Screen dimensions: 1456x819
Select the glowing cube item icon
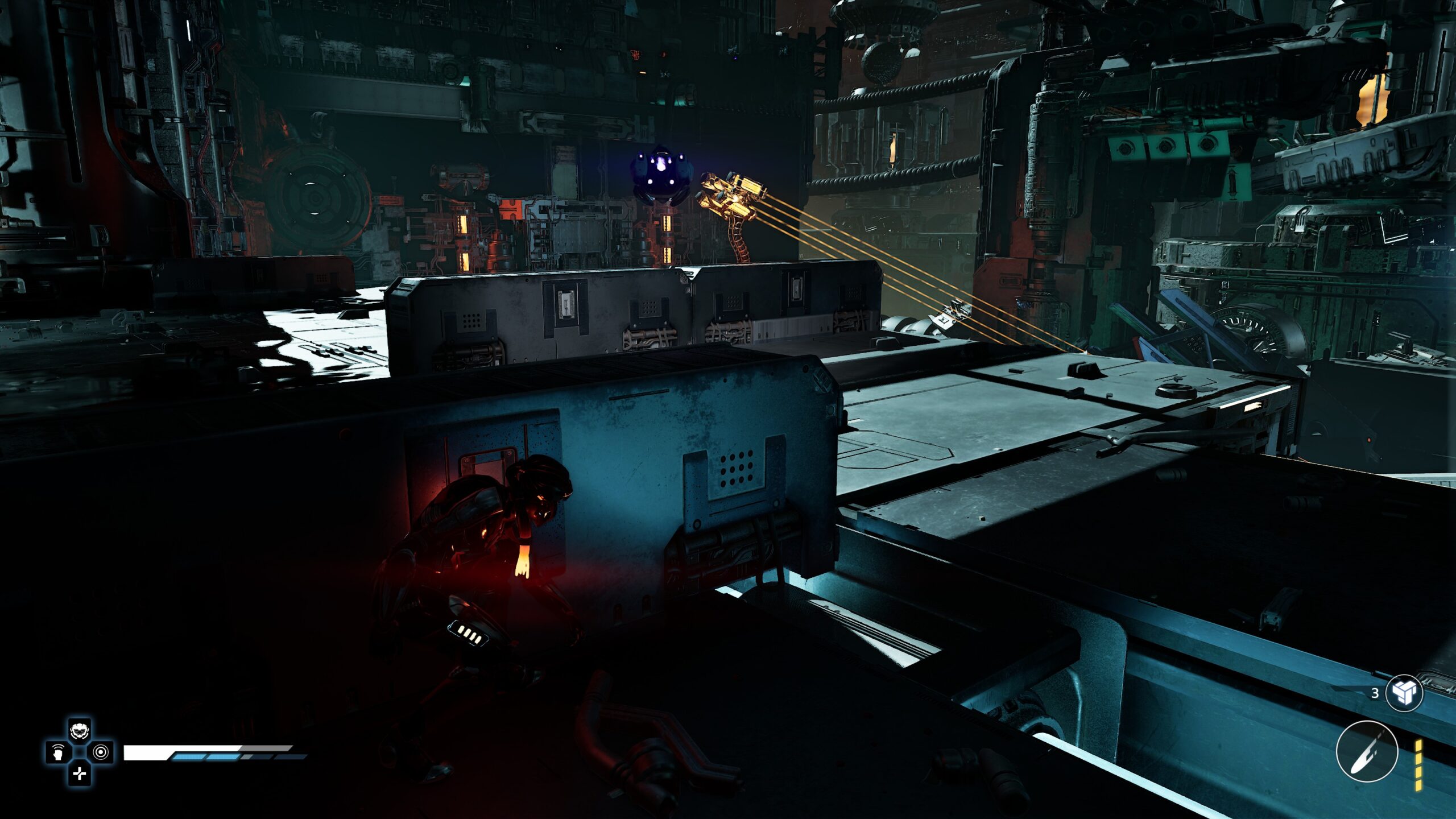pos(1404,693)
